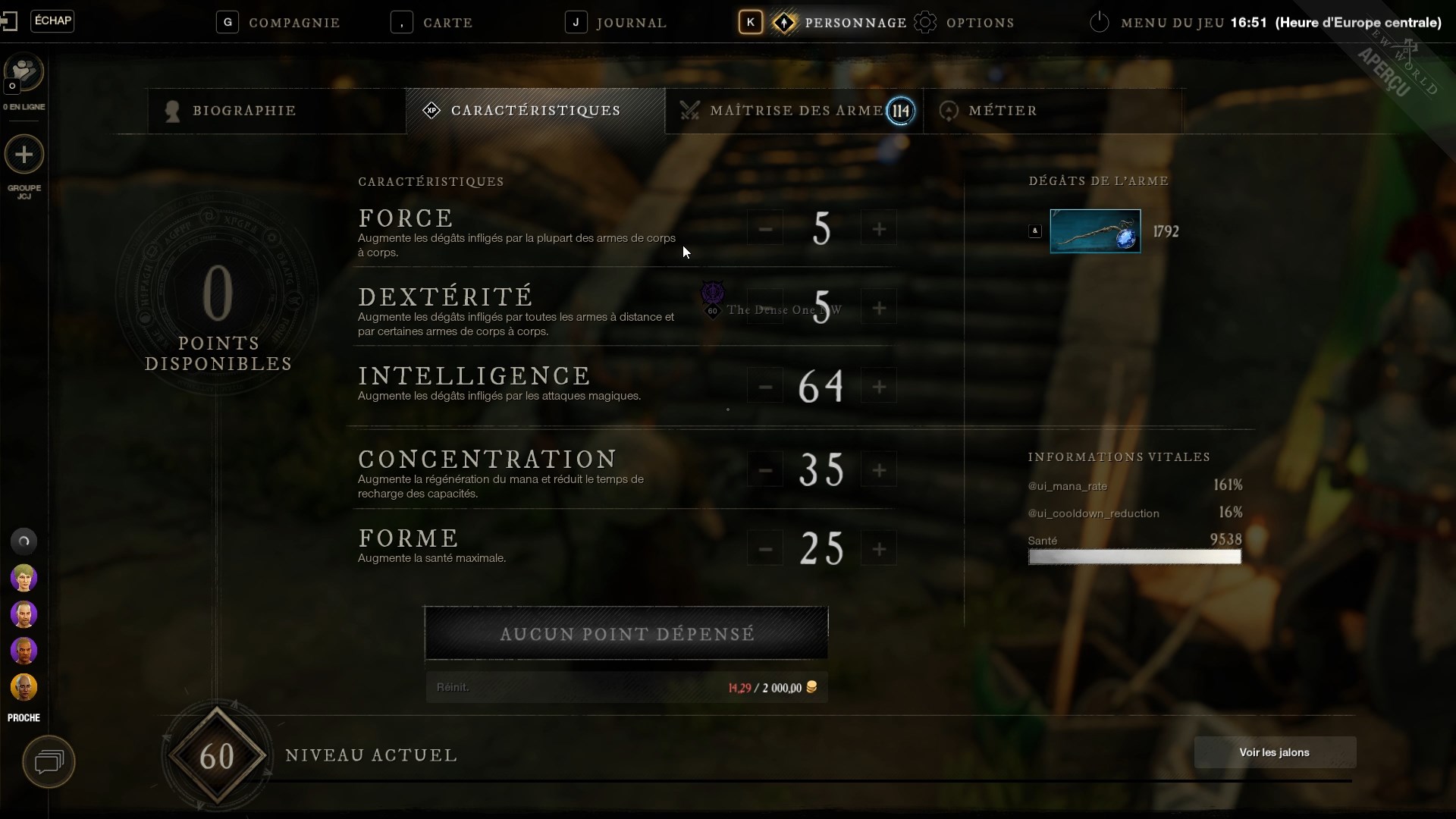
Task: Click the weapon thumbnail showing 1792 damage
Action: click(x=1095, y=231)
